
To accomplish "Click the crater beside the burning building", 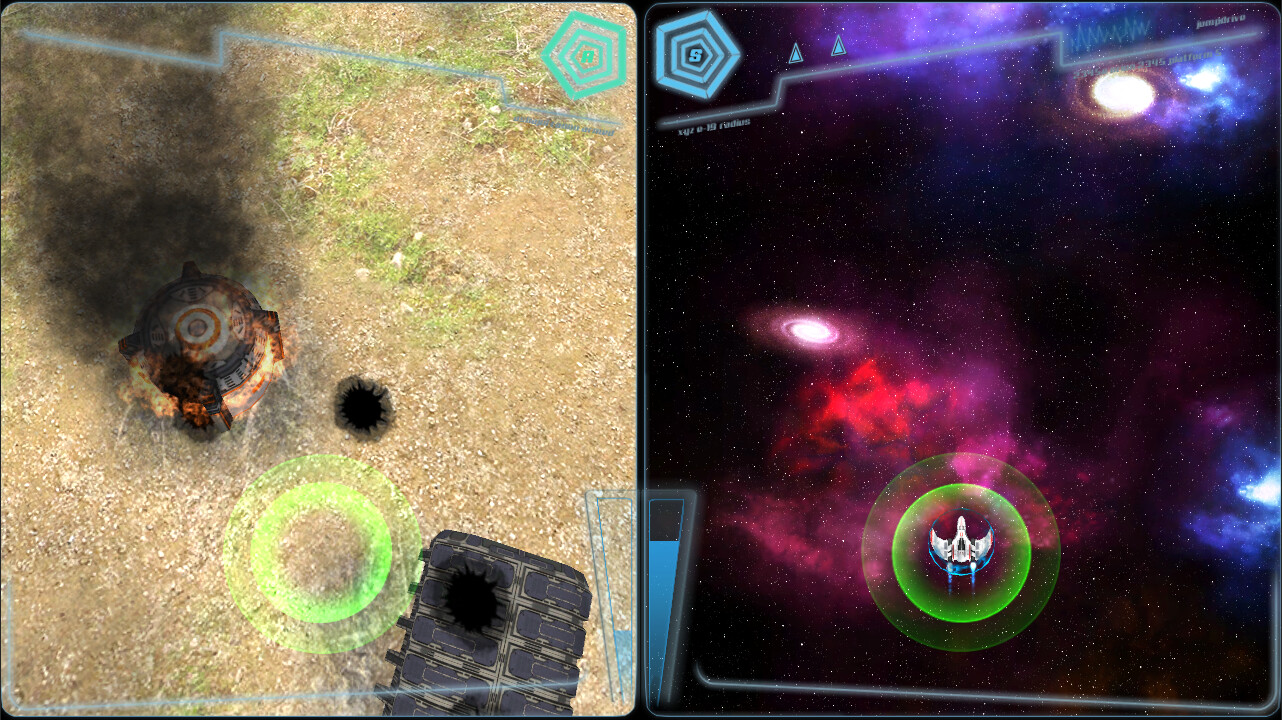I will (x=363, y=408).
